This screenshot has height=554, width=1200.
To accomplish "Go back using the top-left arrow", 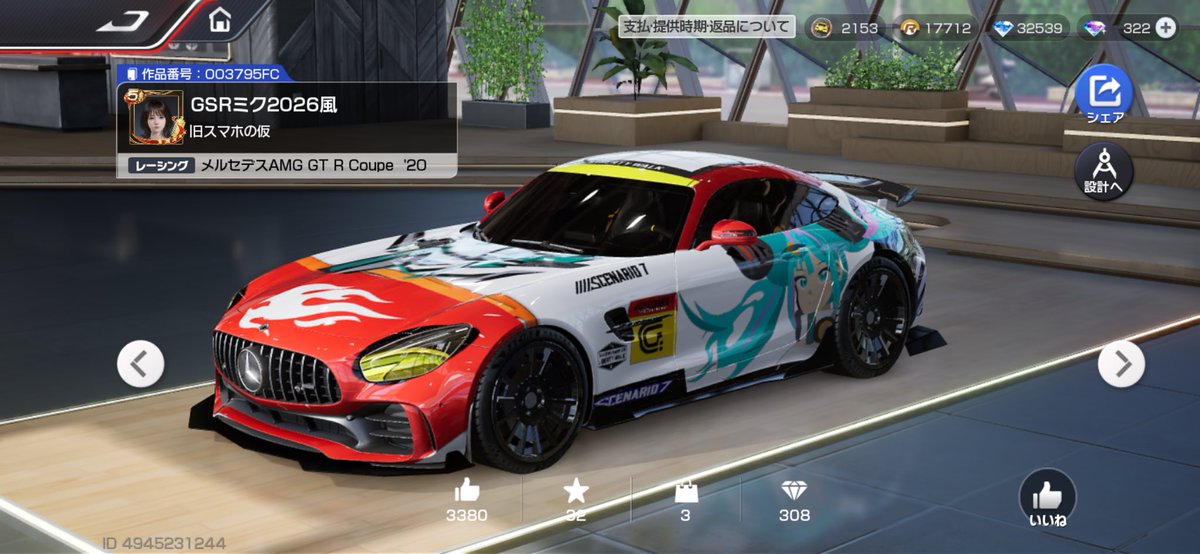I will [x=123, y=21].
